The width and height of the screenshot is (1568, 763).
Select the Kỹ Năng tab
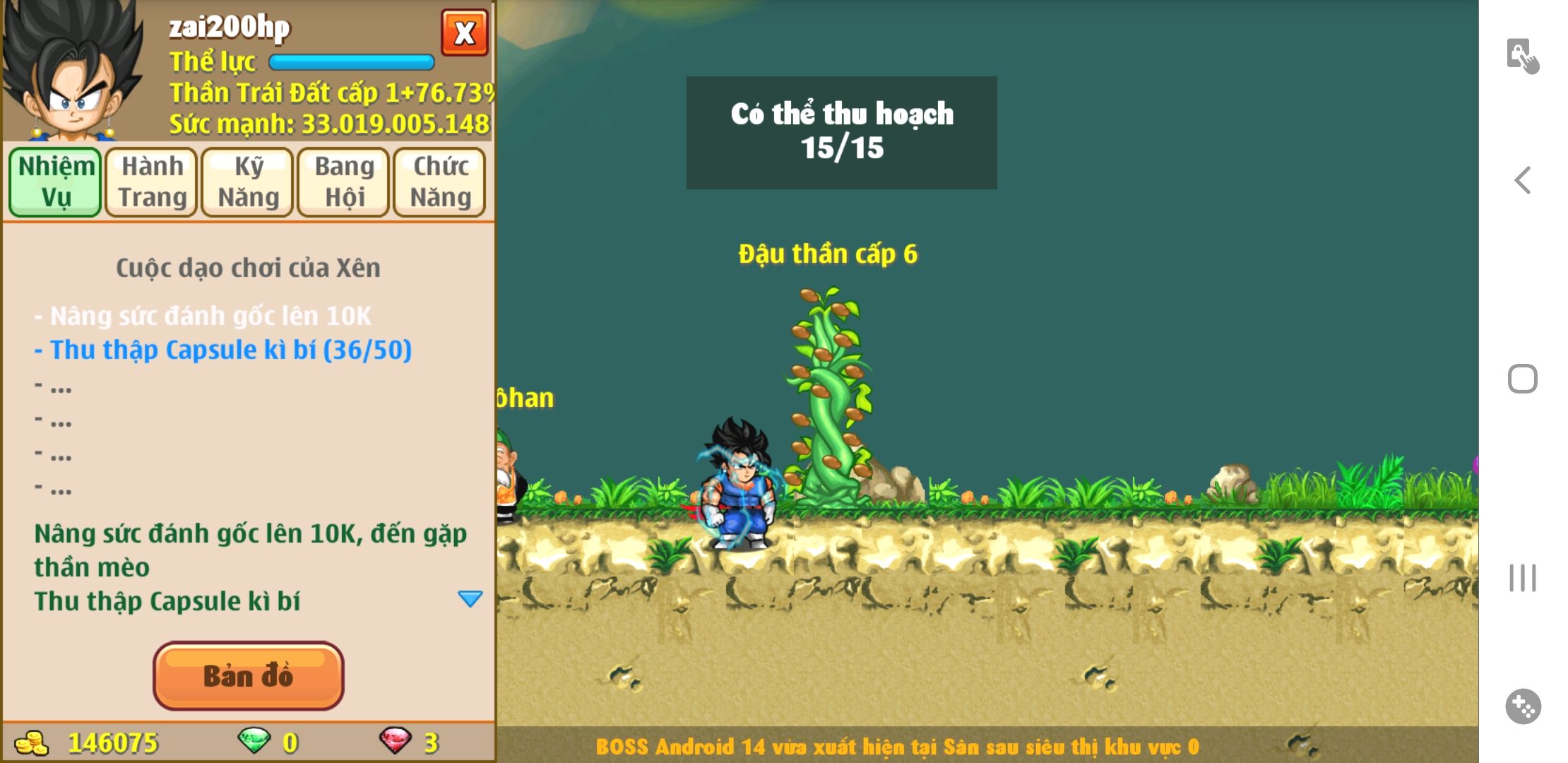tap(248, 182)
